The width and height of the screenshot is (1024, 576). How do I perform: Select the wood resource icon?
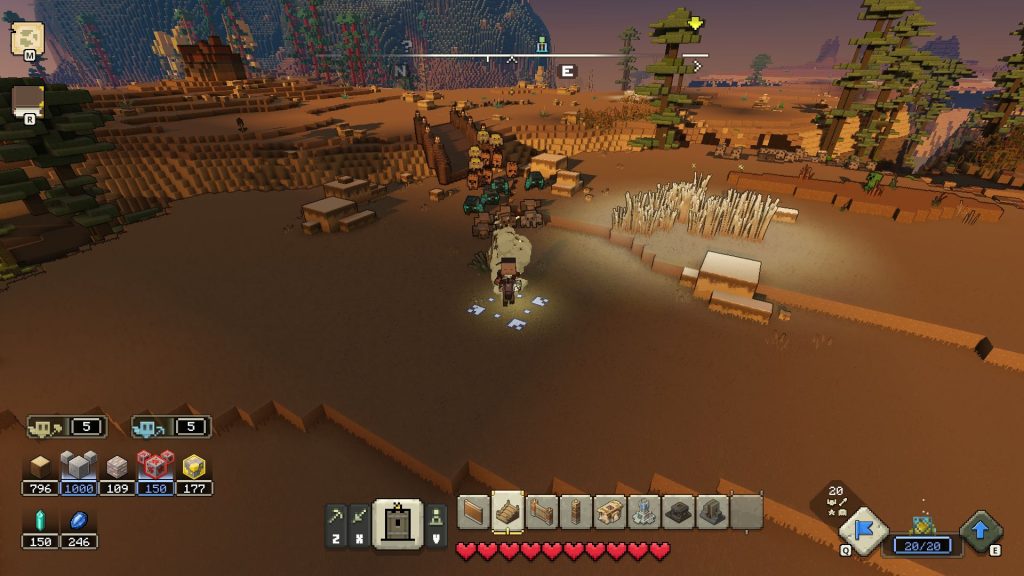(40, 466)
